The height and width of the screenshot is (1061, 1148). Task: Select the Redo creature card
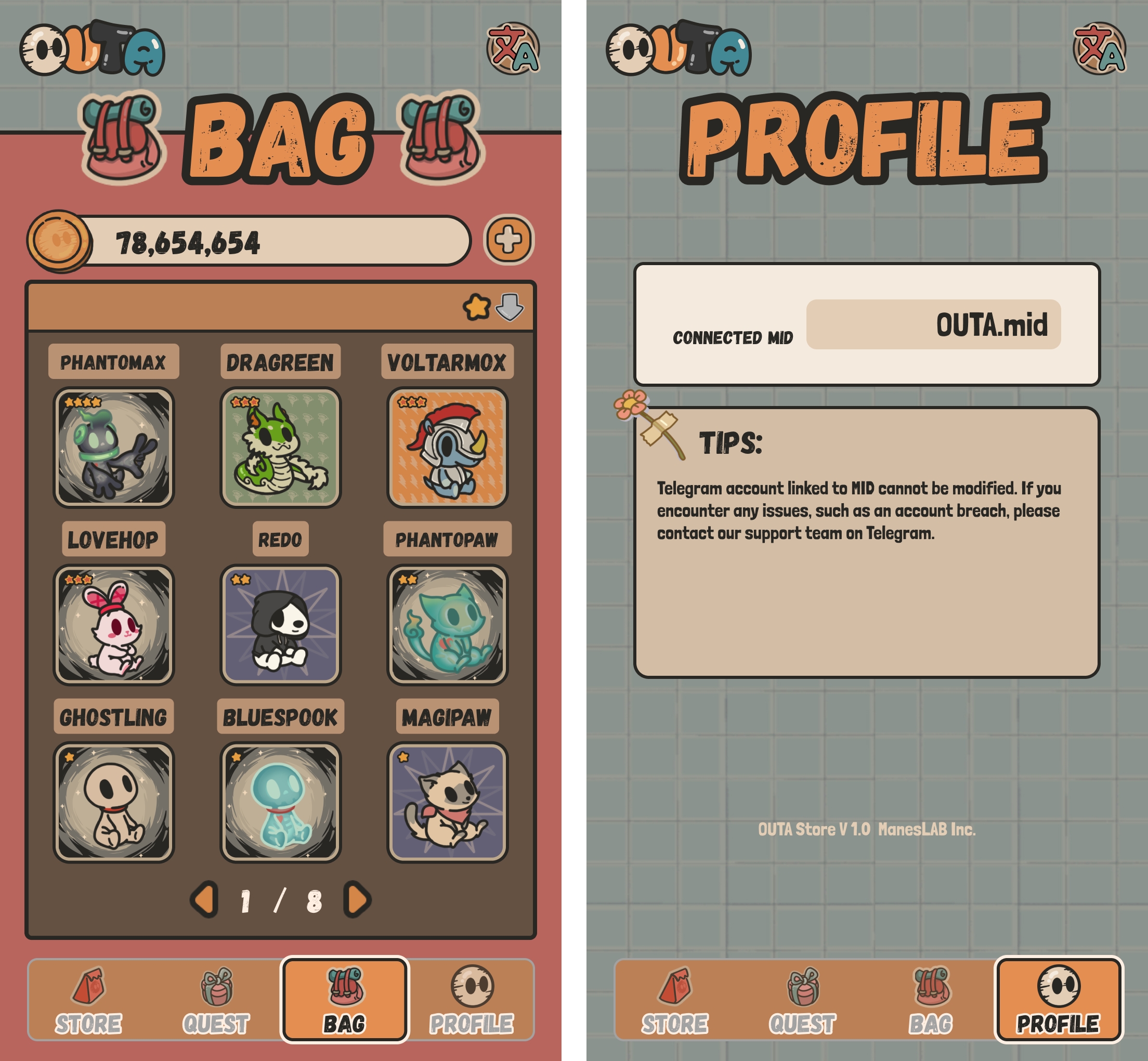(280, 625)
